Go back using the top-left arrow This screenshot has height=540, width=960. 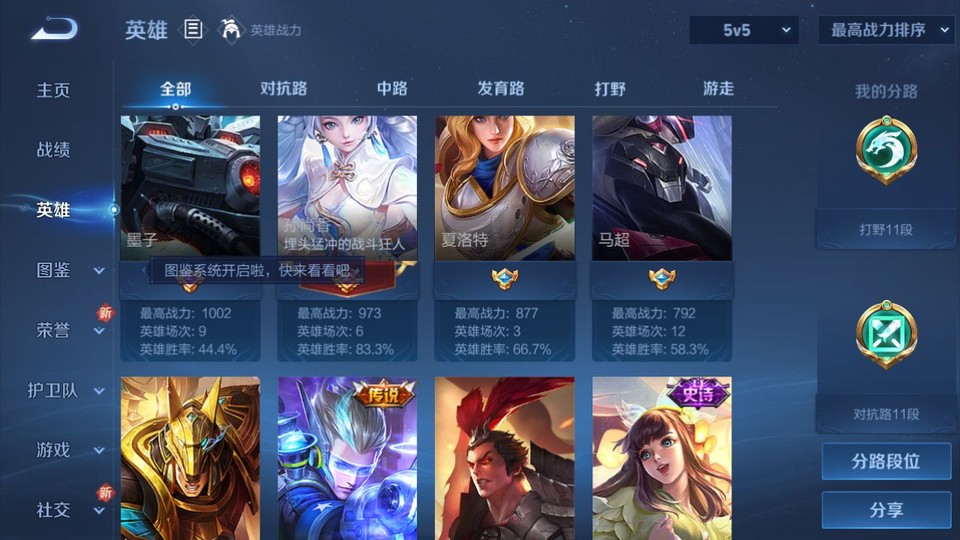(x=53, y=29)
